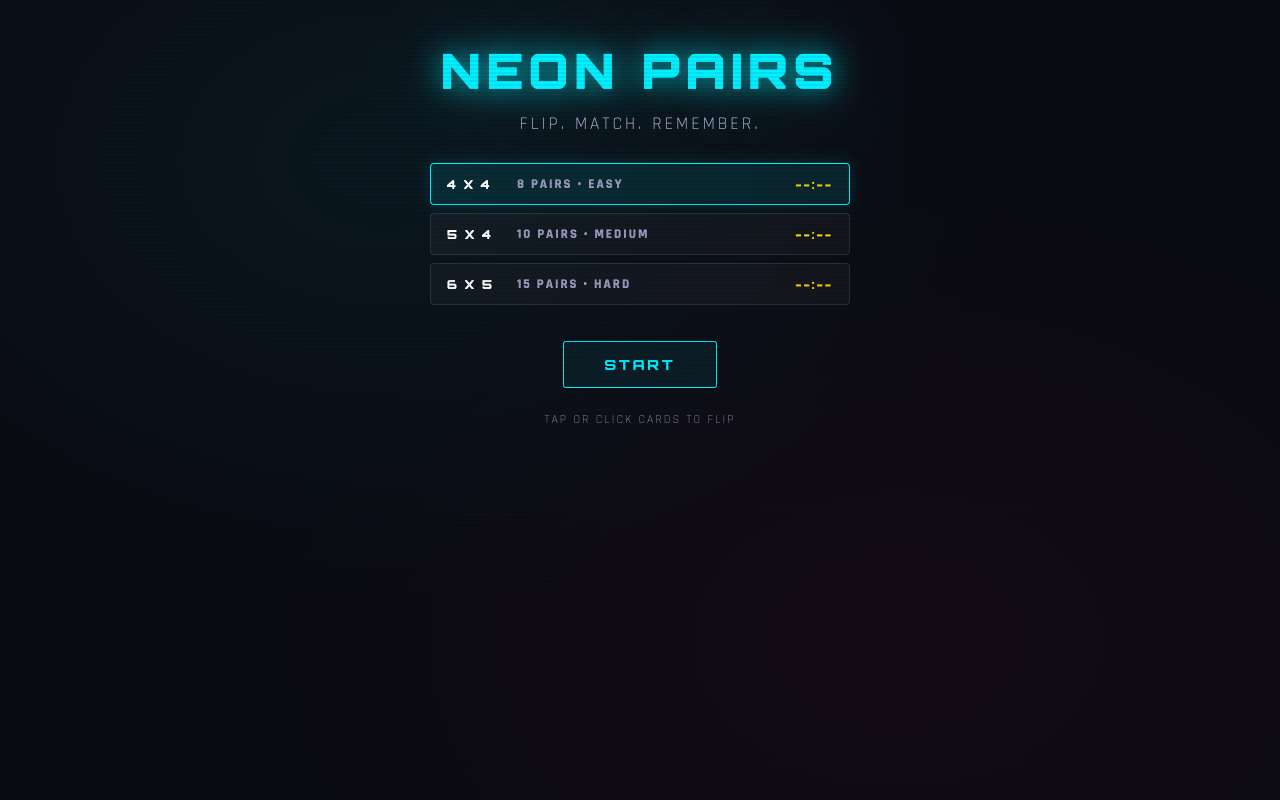Click the highlighted easy difficulty card border
The width and height of the screenshot is (1280, 800).
point(640,164)
